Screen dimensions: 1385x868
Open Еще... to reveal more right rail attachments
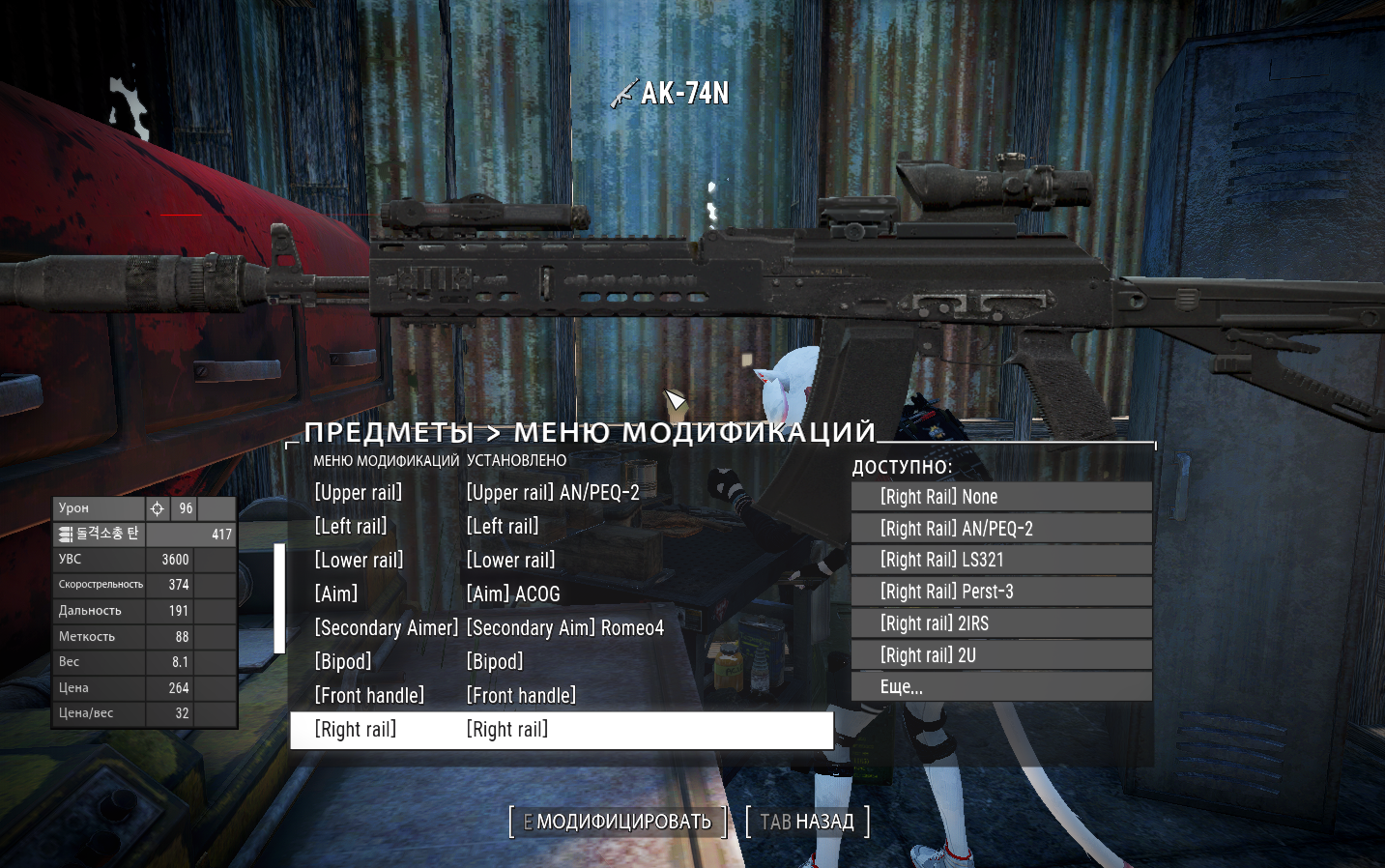coord(1000,686)
